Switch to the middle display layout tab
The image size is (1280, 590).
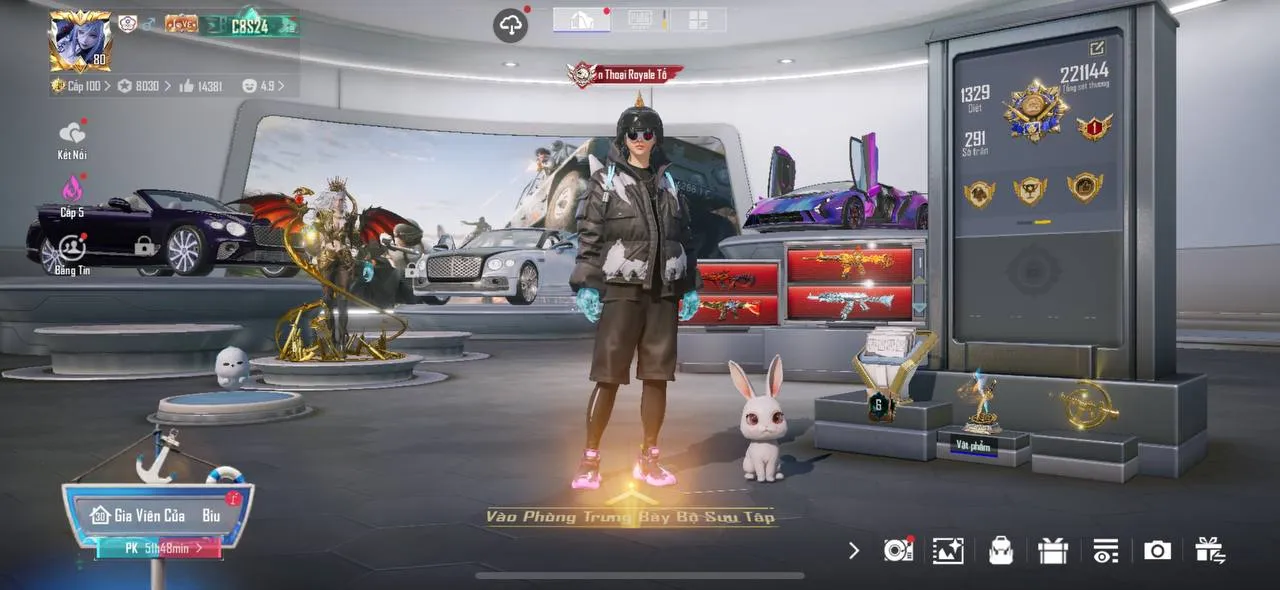tap(640, 20)
